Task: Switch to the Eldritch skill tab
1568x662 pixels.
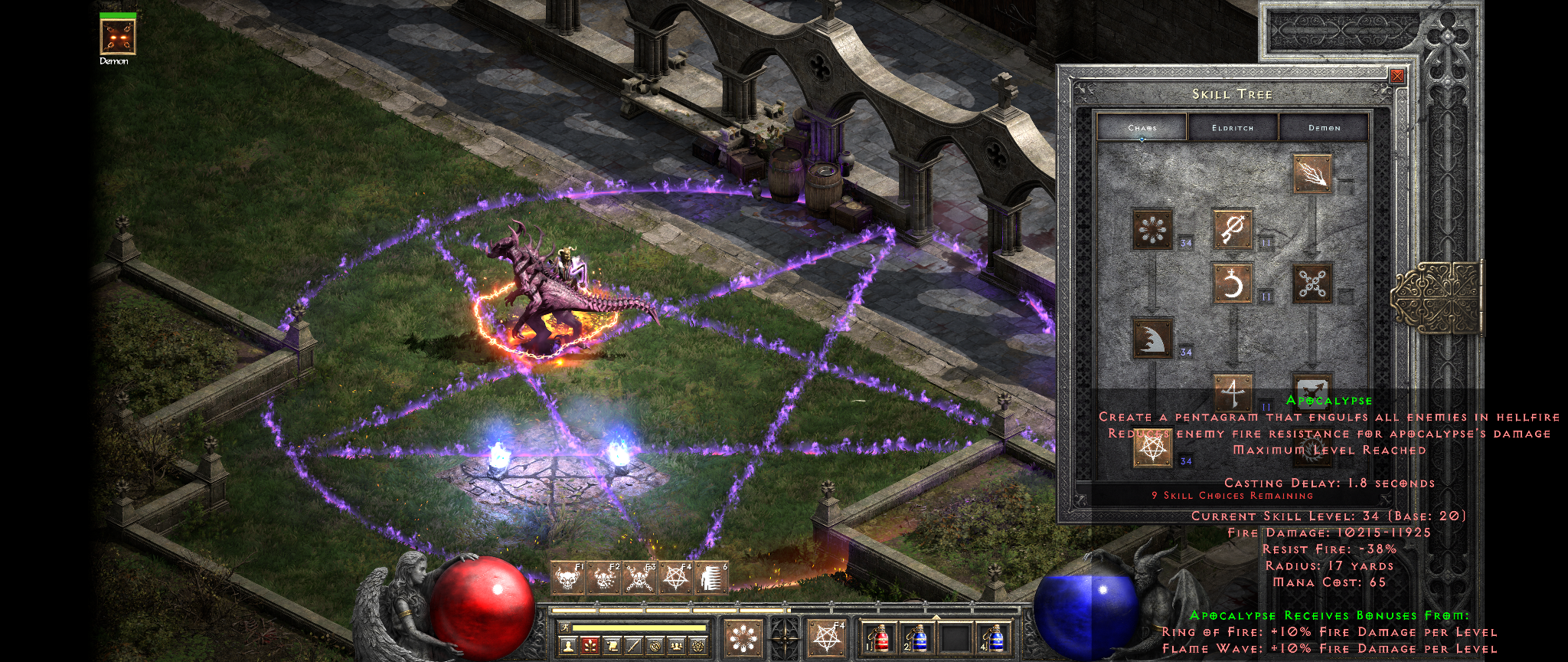Action: 1233,128
